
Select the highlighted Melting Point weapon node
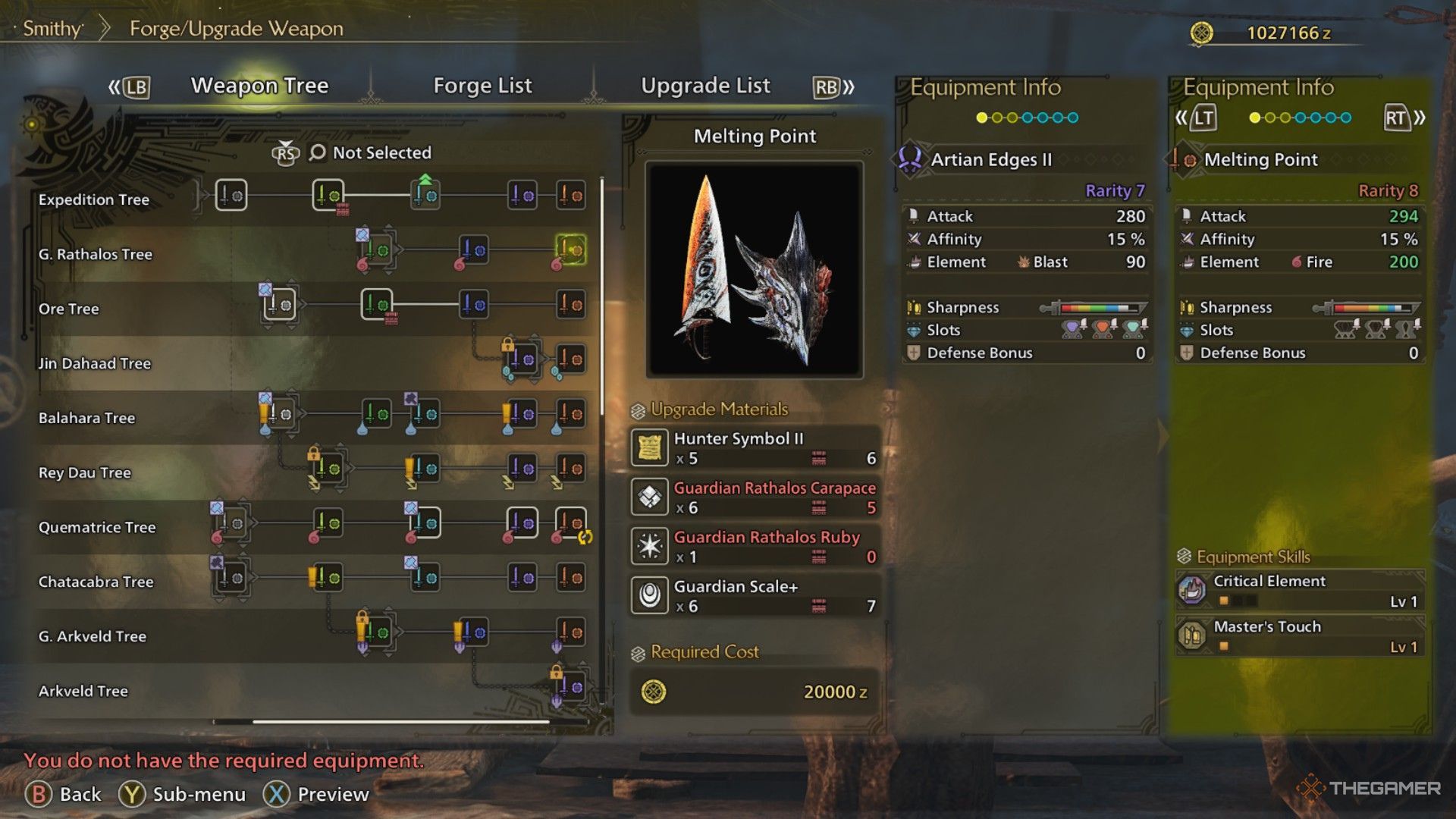(x=571, y=249)
